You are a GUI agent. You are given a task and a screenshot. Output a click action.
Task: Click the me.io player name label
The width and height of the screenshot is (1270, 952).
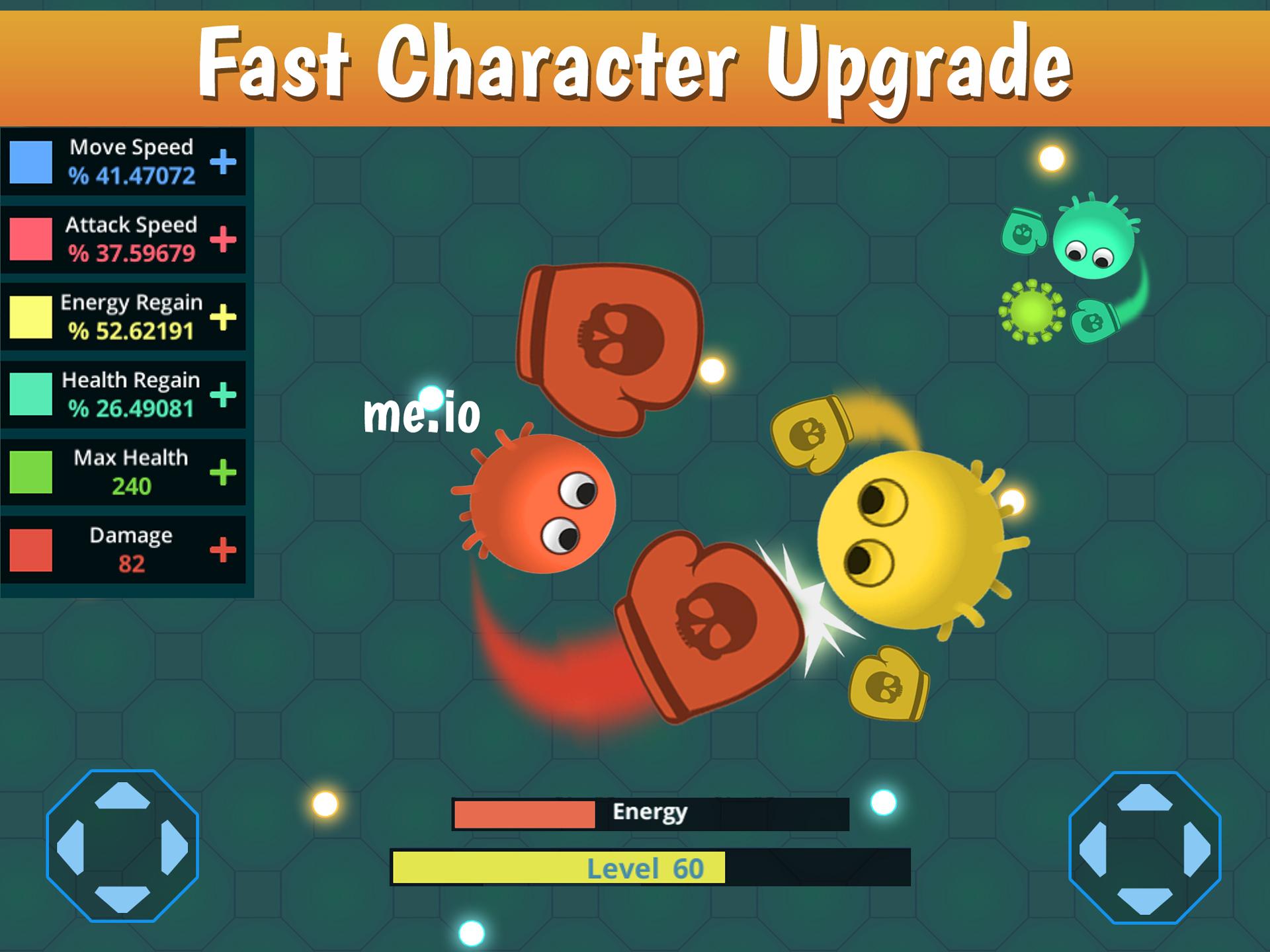click(423, 413)
